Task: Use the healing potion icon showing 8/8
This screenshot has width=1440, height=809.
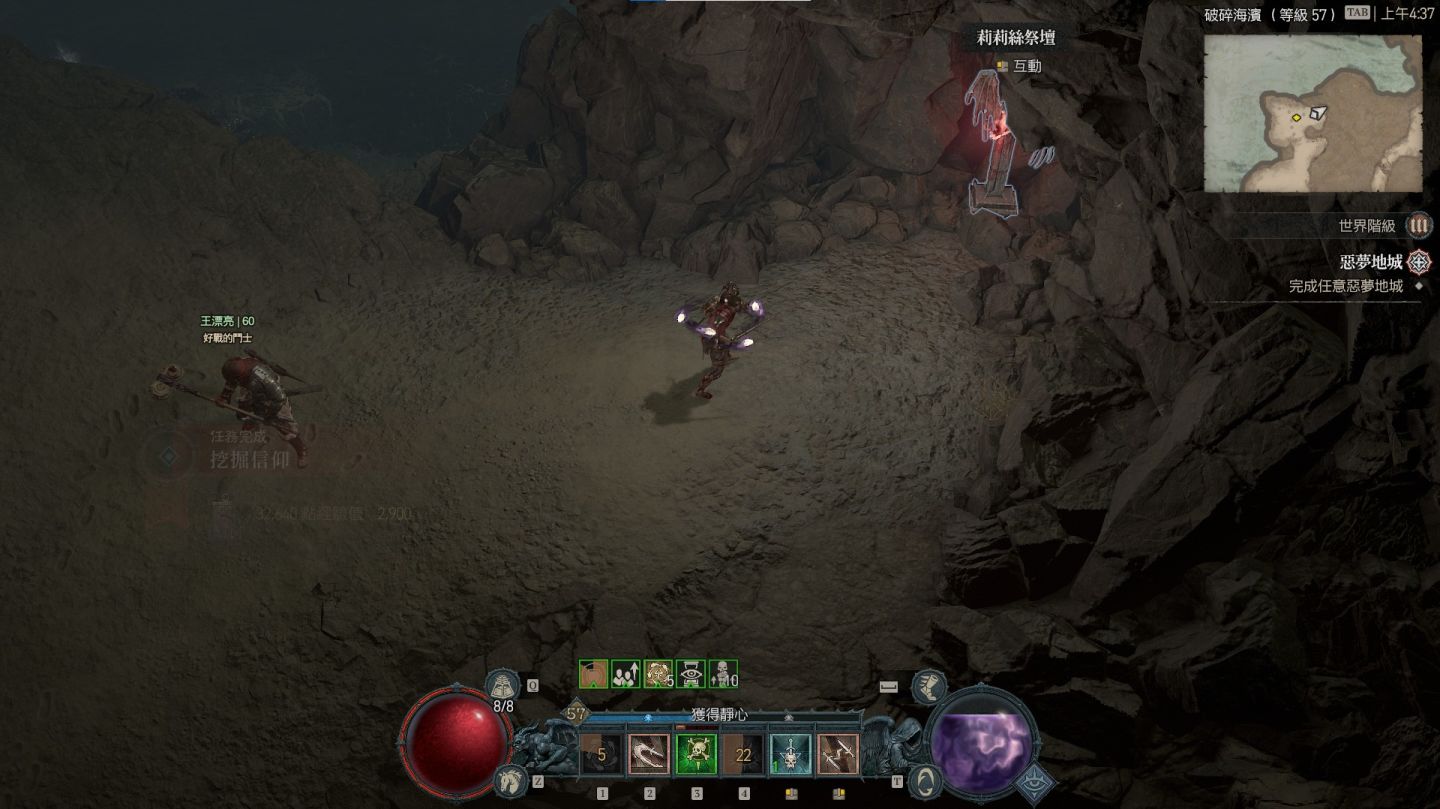Action: 501,685
